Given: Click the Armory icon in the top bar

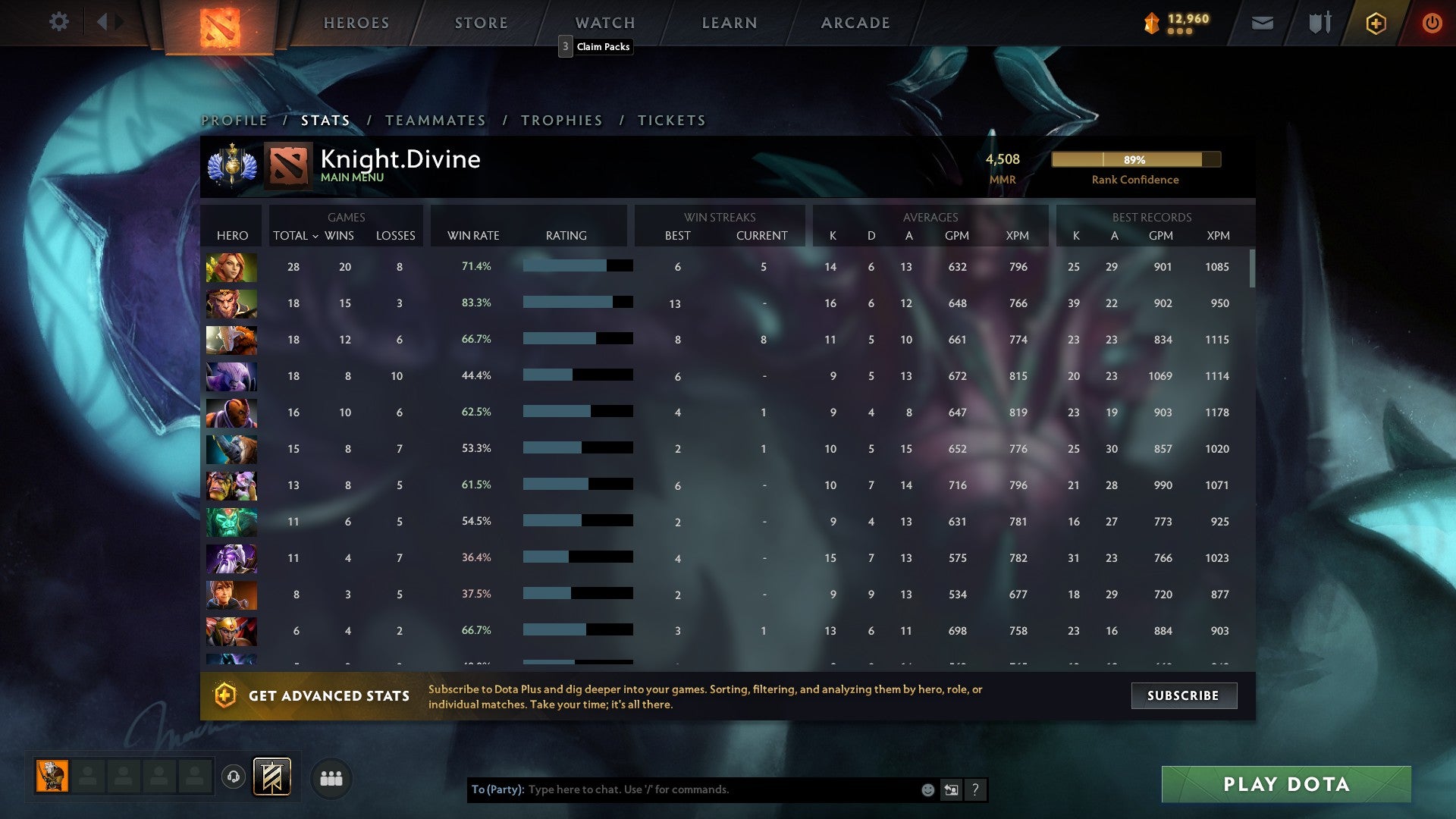Looking at the screenshot, I should [x=1318, y=24].
